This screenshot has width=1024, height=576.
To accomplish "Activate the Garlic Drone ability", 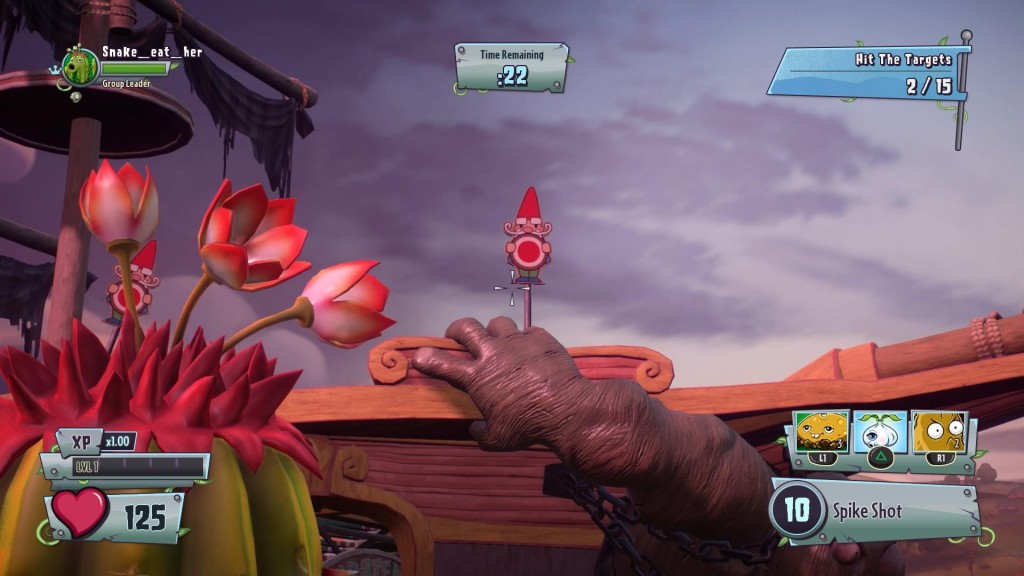I will tap(880, 432).
